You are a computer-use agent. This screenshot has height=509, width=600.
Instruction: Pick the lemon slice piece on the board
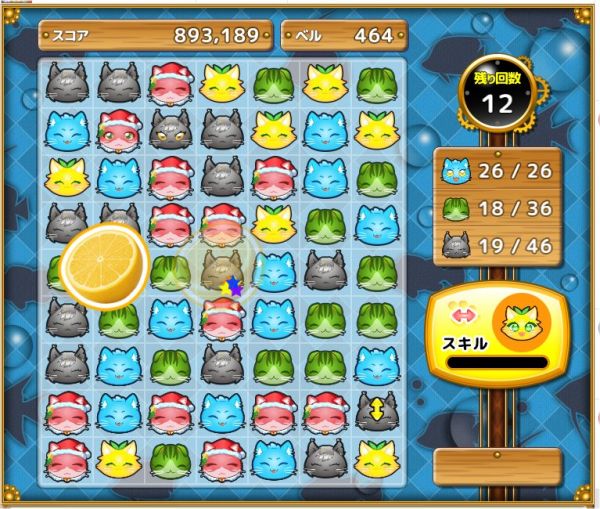point(103,266)
